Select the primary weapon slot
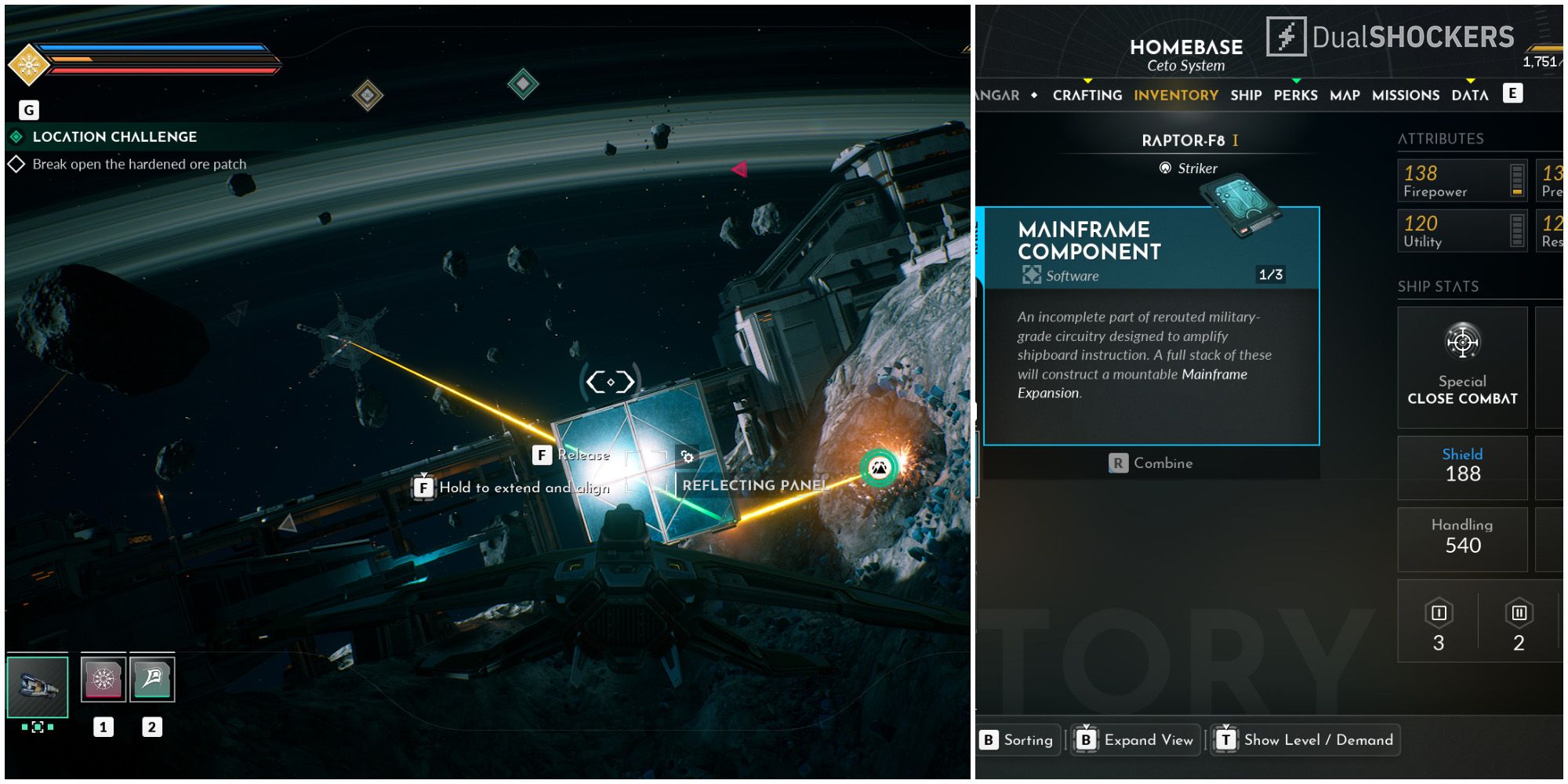The image size is (1568, 784). click(38, 687)
